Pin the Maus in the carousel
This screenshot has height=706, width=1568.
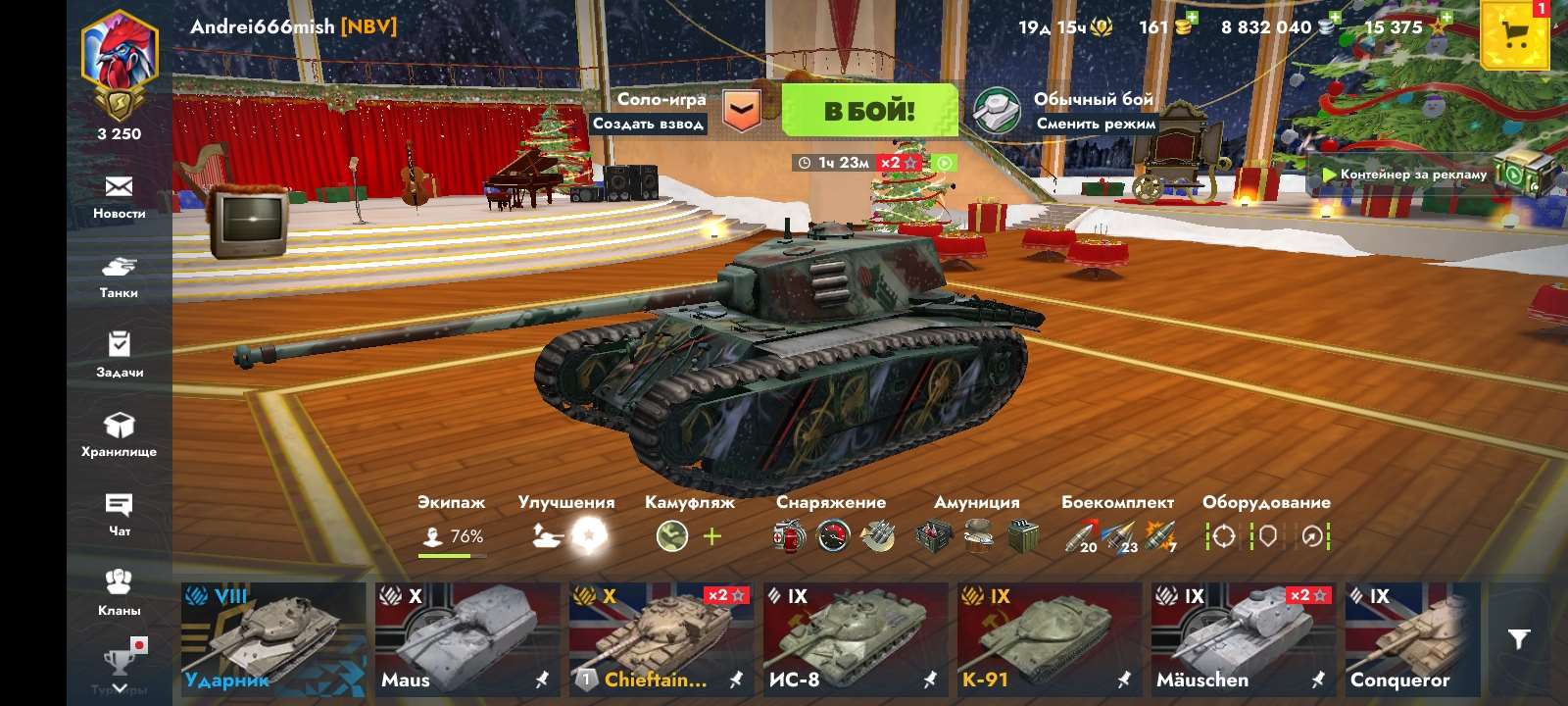tap(540, 681)
